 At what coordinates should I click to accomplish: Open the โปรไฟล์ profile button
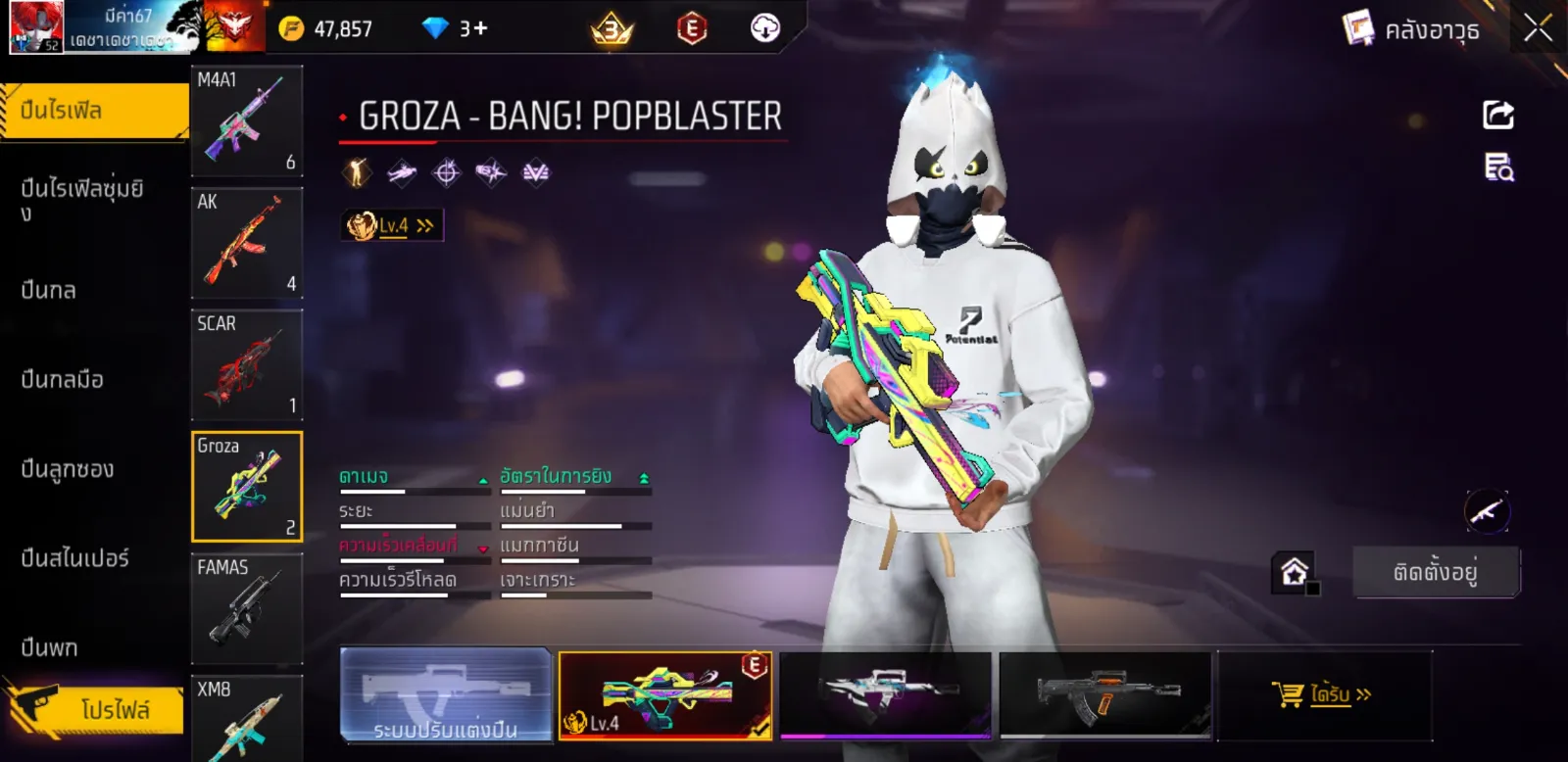(x=98, y=708)
